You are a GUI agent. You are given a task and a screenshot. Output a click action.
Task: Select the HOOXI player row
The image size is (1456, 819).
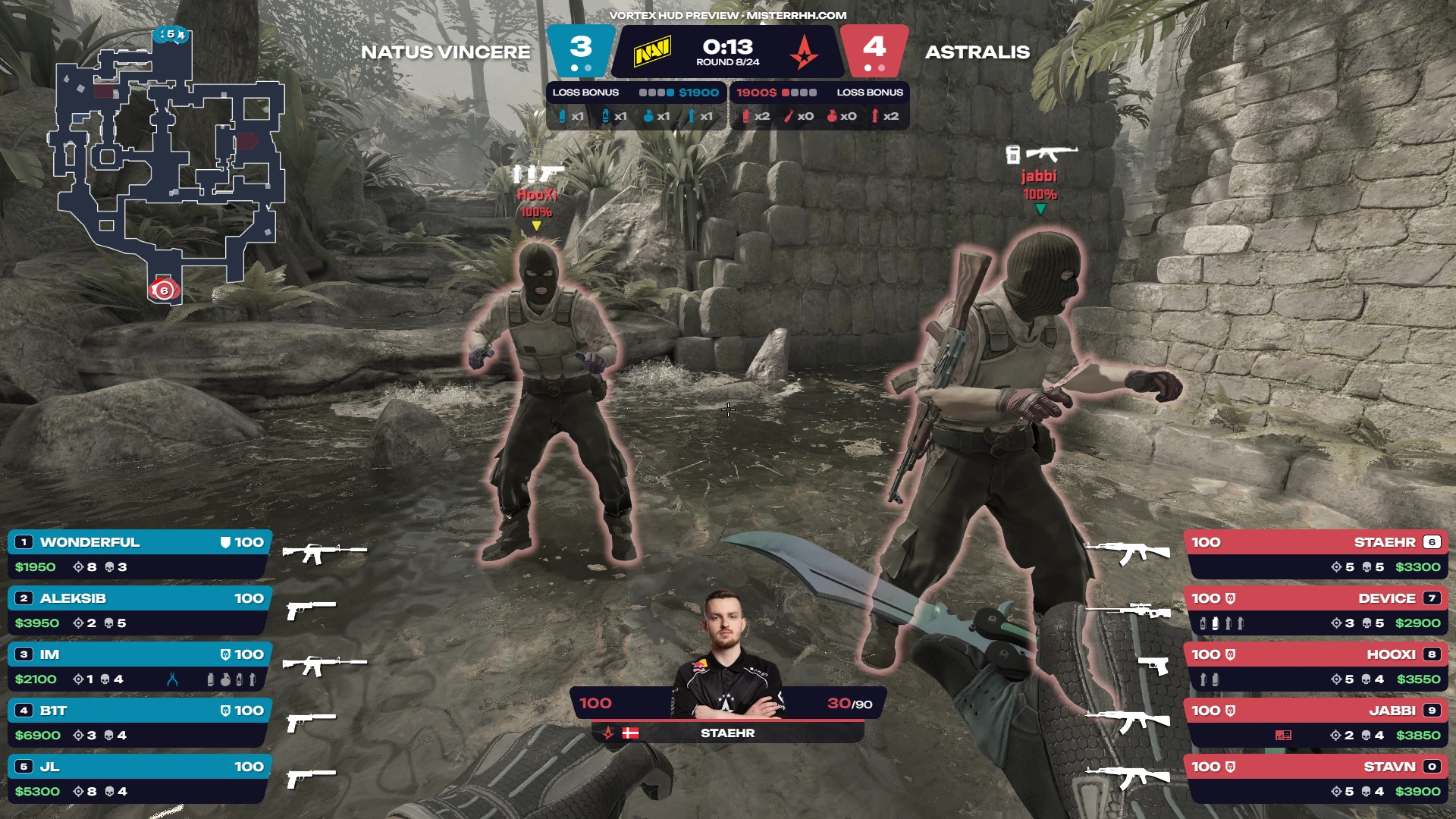click(x=1316, y=667)
